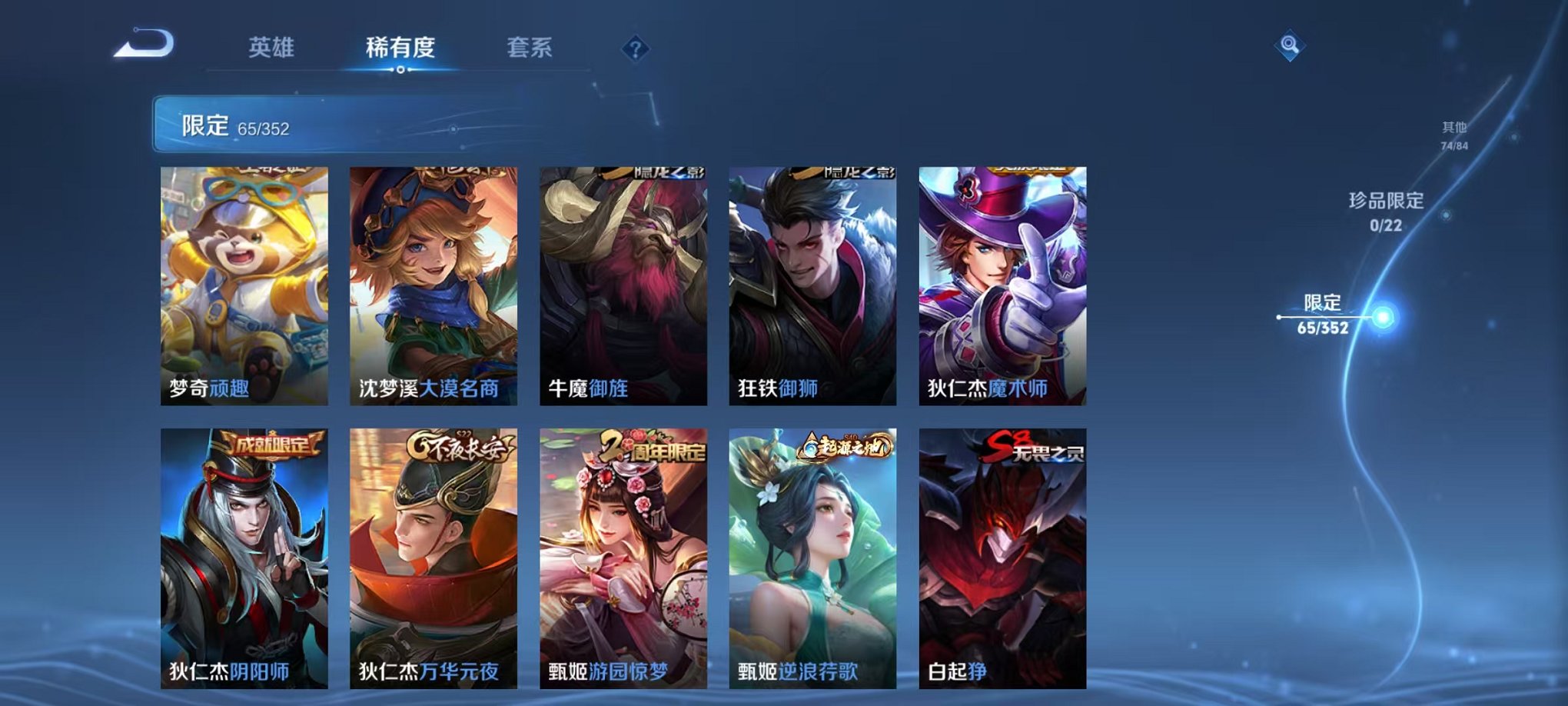Select the 牛魔御旌 skin card
1568x706 pixels.
coord(621,285)
